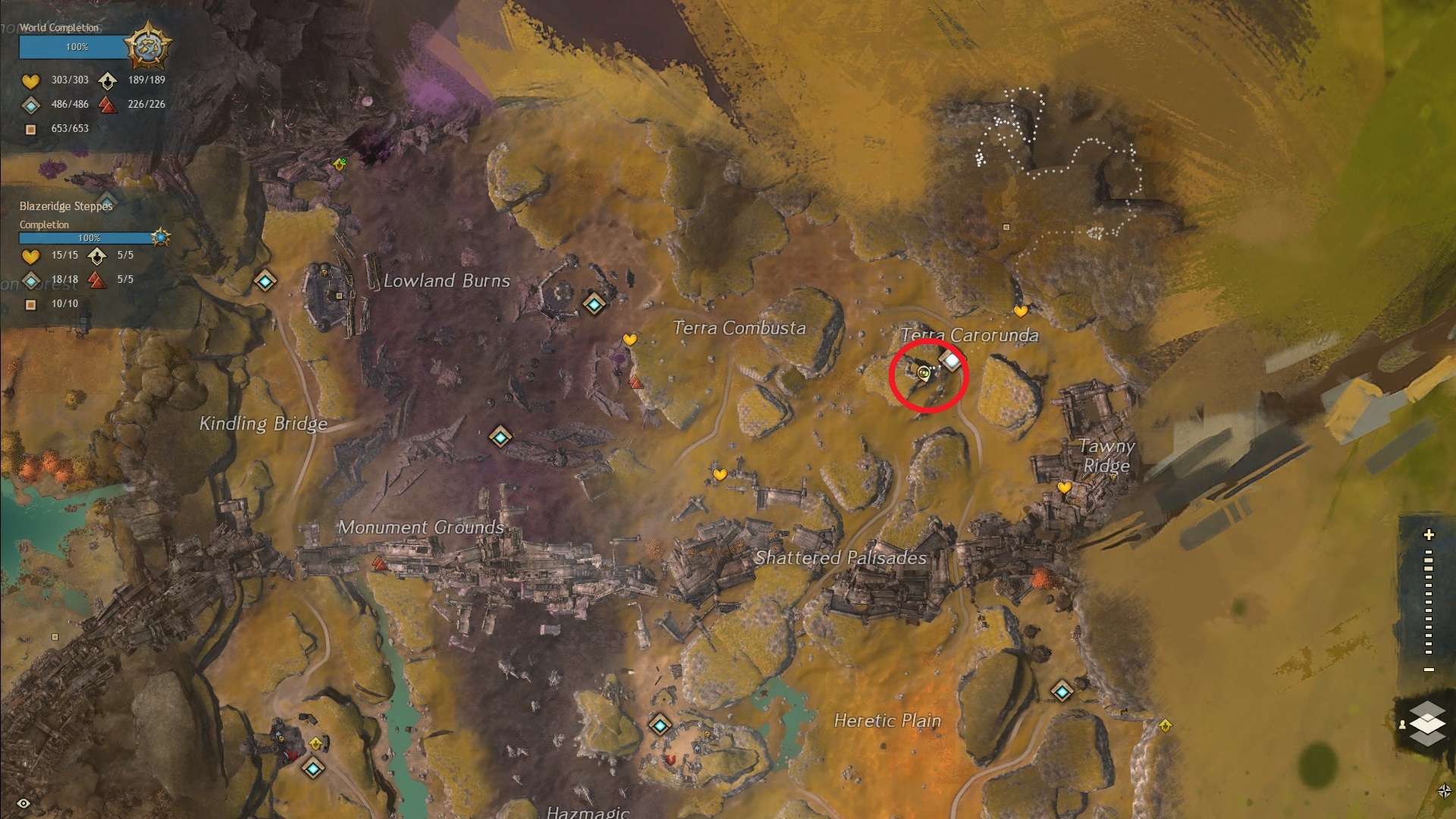Click the World Completion star badge
Viewport: 1456px width, 819px height.
[x=147, y=46]
